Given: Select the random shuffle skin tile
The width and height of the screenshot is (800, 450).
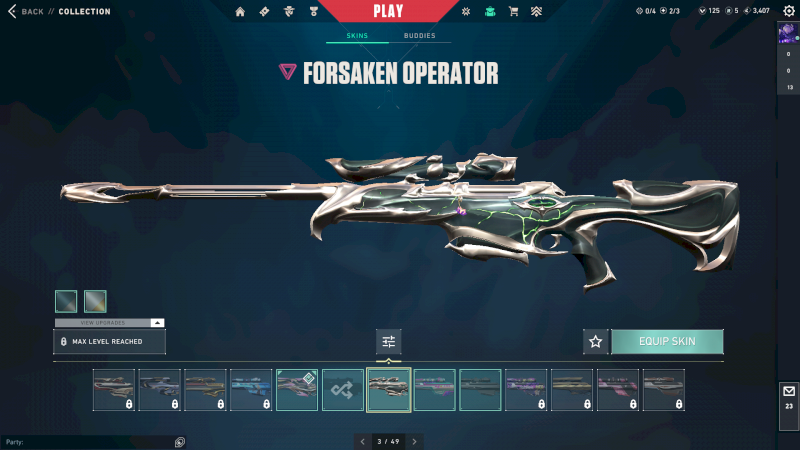Looking at the screenshot, I should click(x=343, y=390).
